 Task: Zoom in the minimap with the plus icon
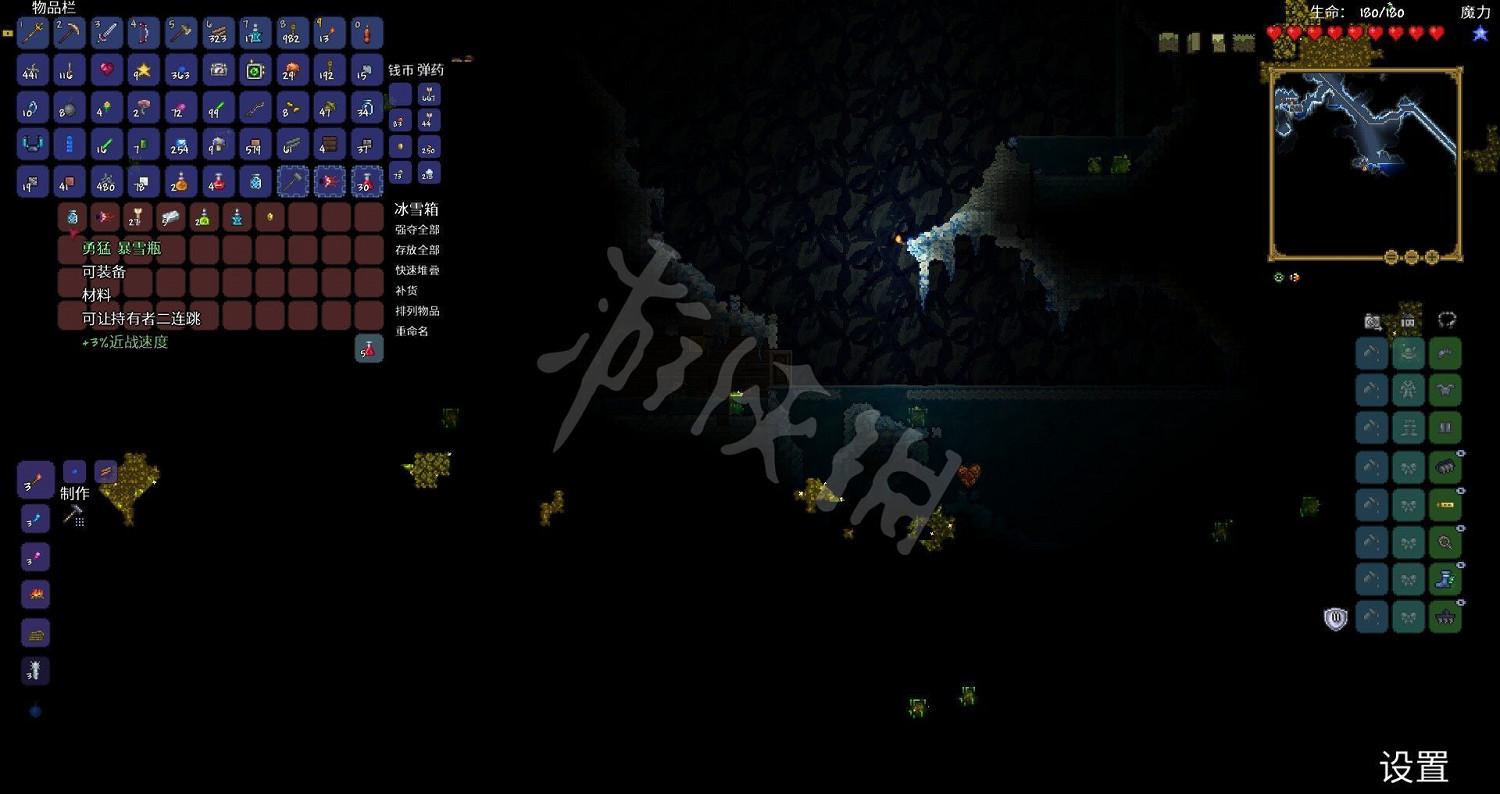pyautogui.click(x=1432, y=257)
